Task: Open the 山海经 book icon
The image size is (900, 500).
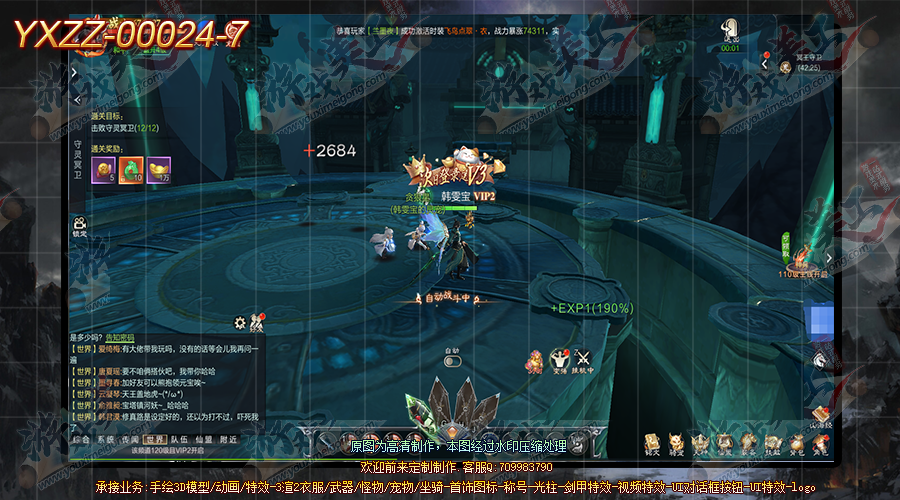Action: (821, 414)
